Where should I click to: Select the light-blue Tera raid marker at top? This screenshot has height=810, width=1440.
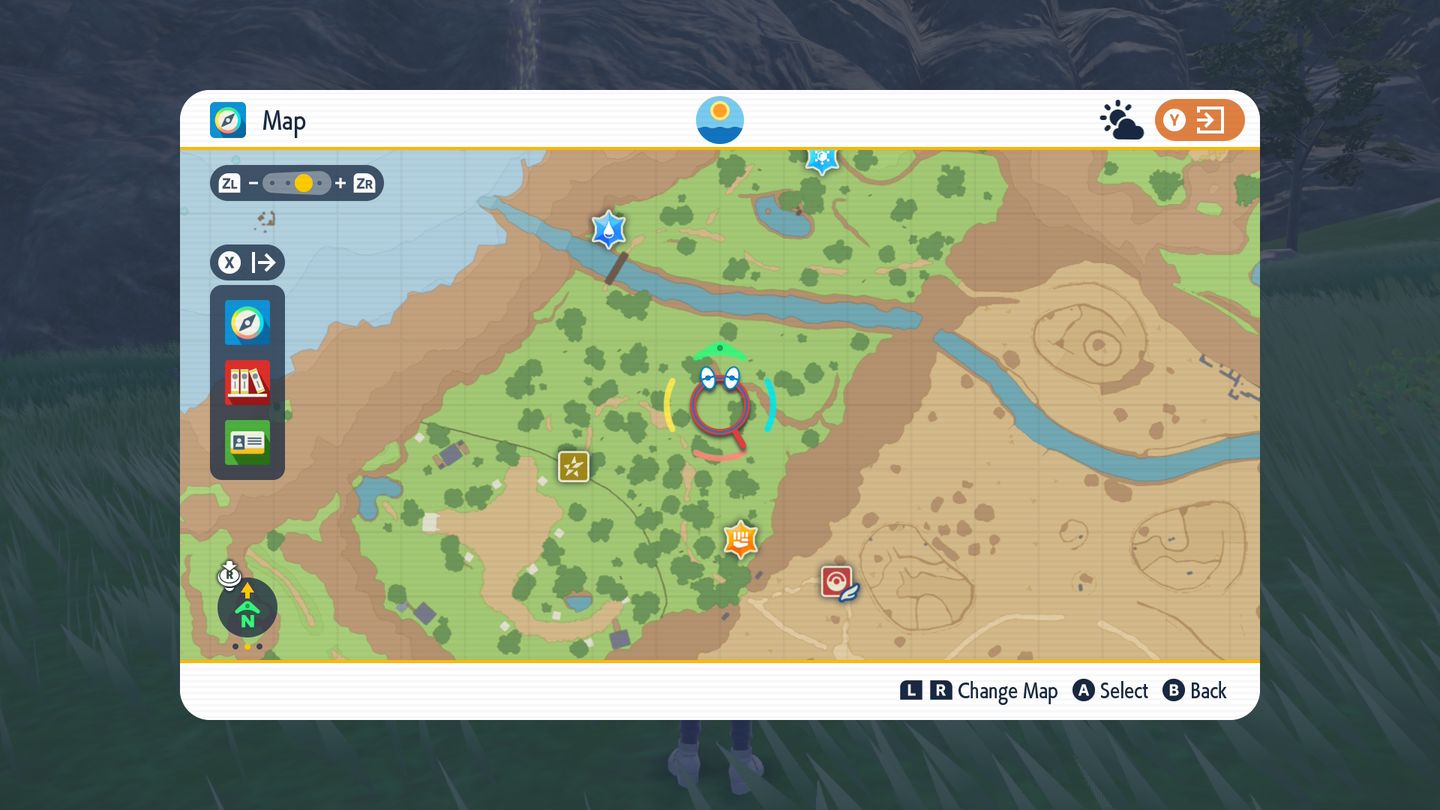tap(822, 160)
